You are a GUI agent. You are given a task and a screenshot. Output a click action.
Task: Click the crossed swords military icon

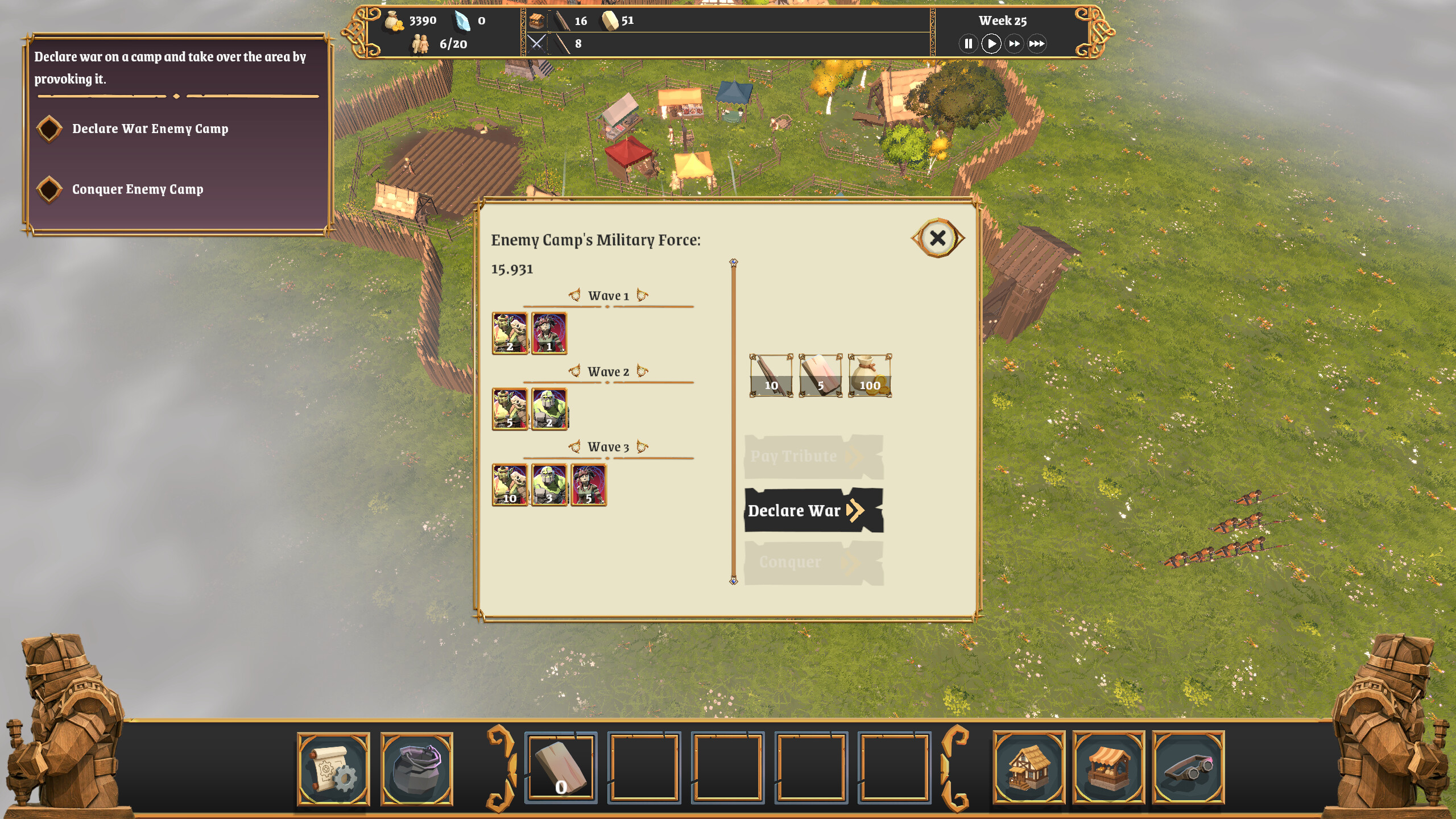click(537, 43)
